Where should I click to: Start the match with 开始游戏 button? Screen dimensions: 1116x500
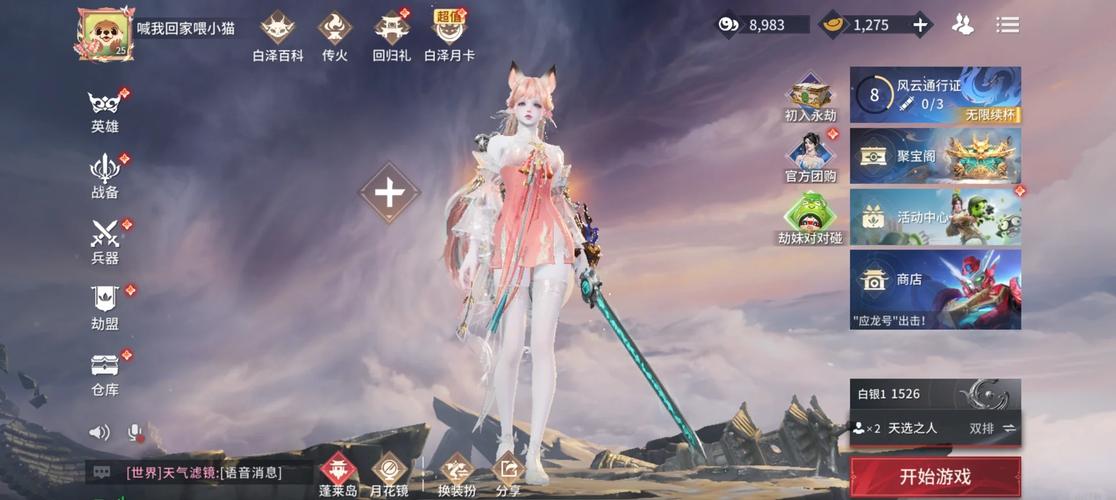tap(935, 477)
